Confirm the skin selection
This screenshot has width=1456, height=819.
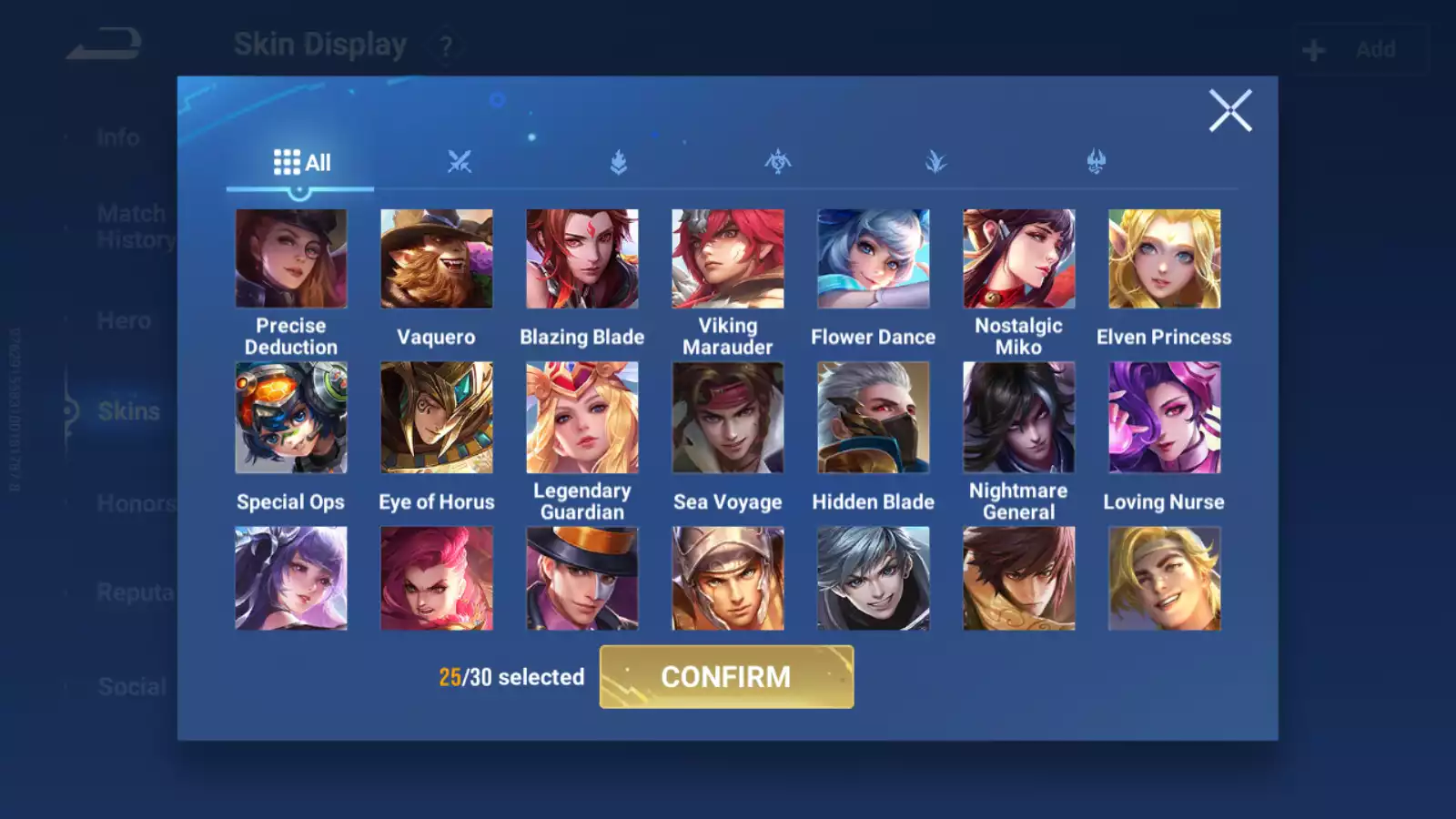pyautogui.click(x=726, y=677)
